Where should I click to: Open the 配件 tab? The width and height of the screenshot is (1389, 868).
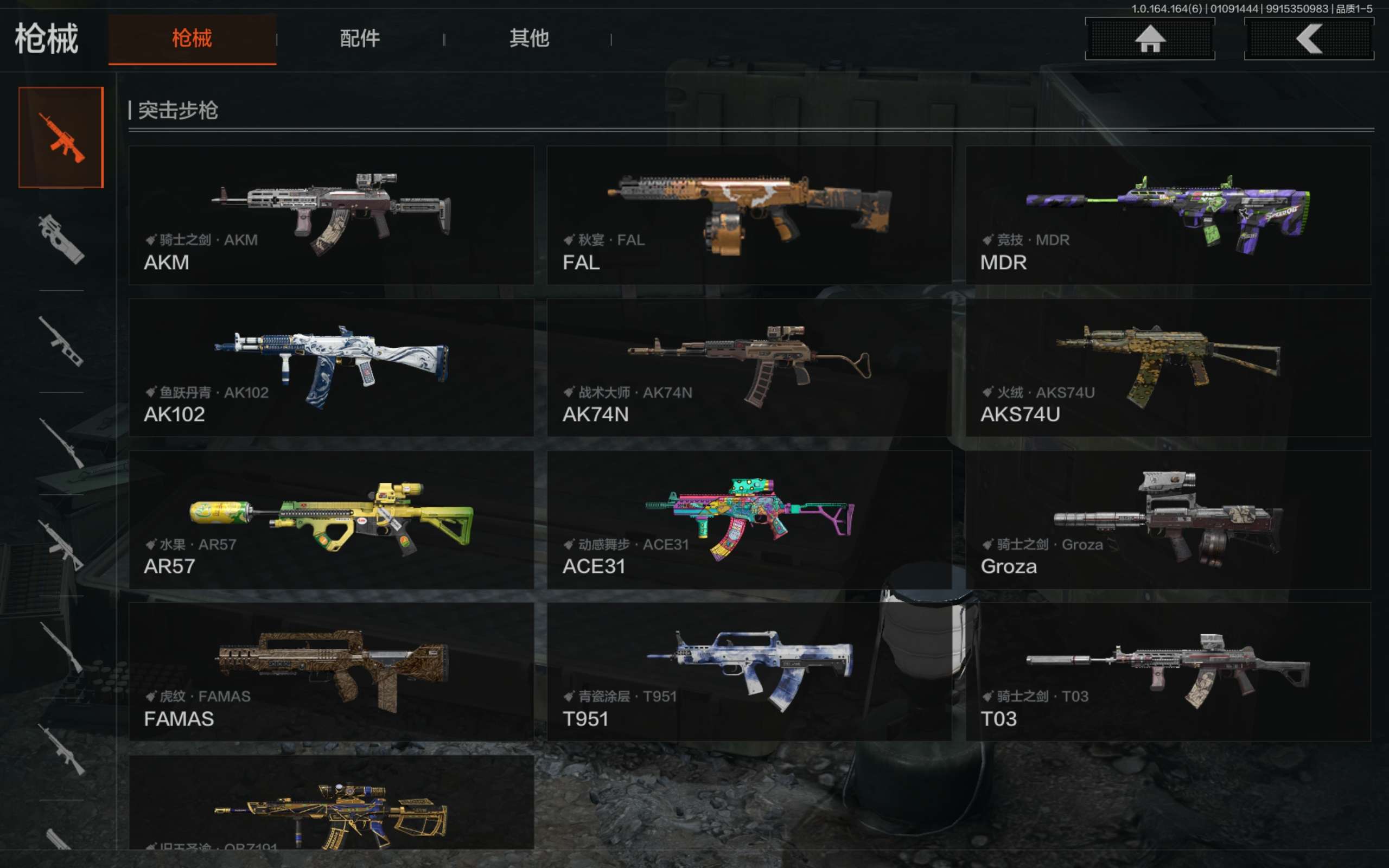click(x=360, y=39)
